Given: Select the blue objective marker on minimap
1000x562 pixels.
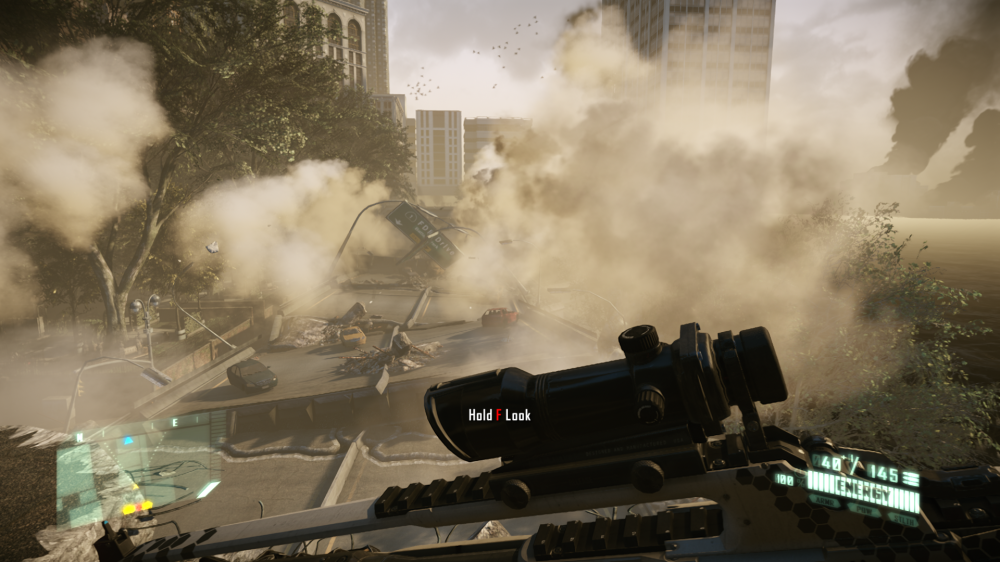Looking at the screenshot, I should tap(127, 441).
